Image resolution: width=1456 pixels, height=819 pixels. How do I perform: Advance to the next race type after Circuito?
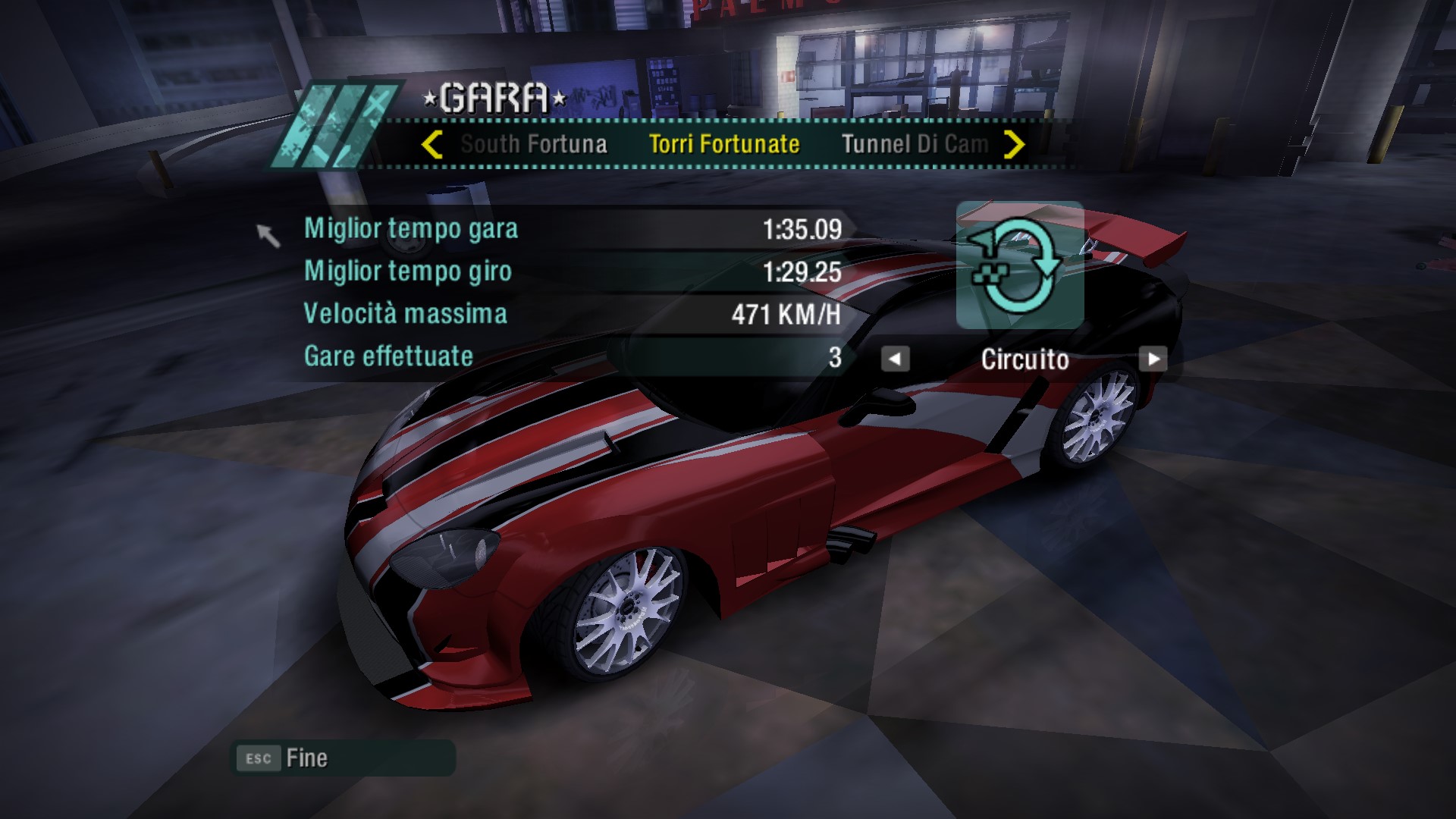tap(1153, 359)
